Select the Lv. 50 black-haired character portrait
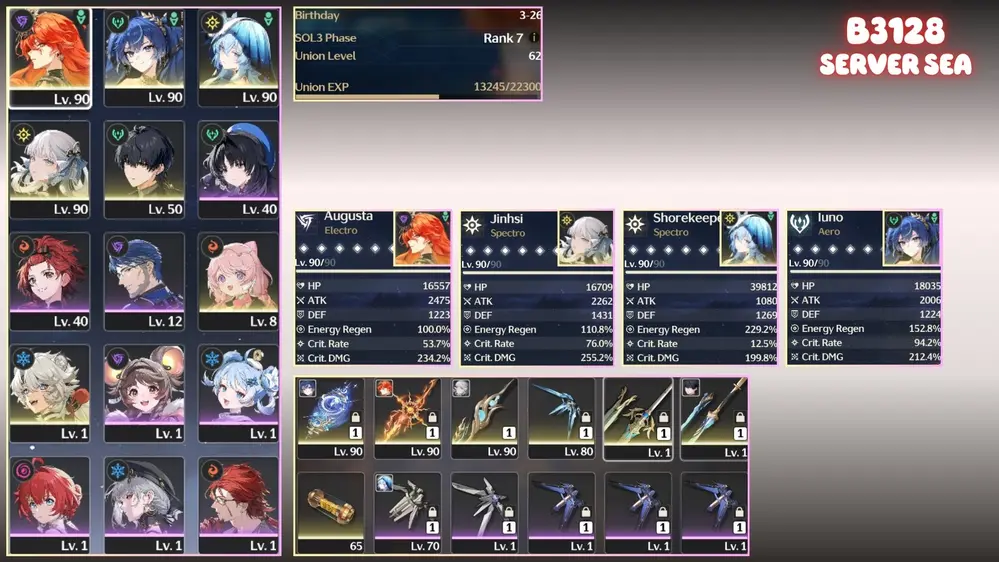The height and width of the screenshot is (562, 999). [145, 170]
